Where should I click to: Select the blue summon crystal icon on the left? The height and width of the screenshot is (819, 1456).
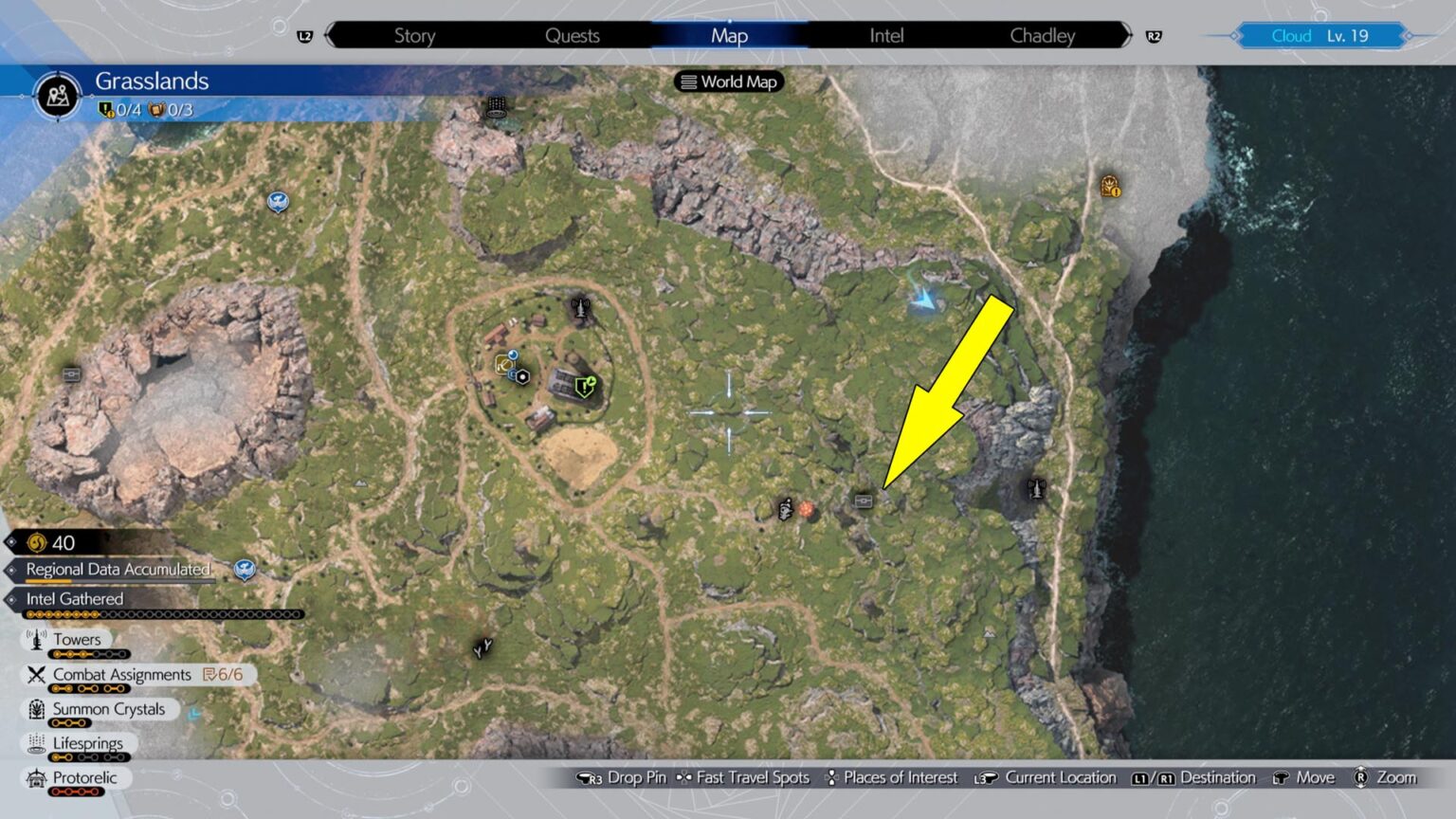(276, 201)
